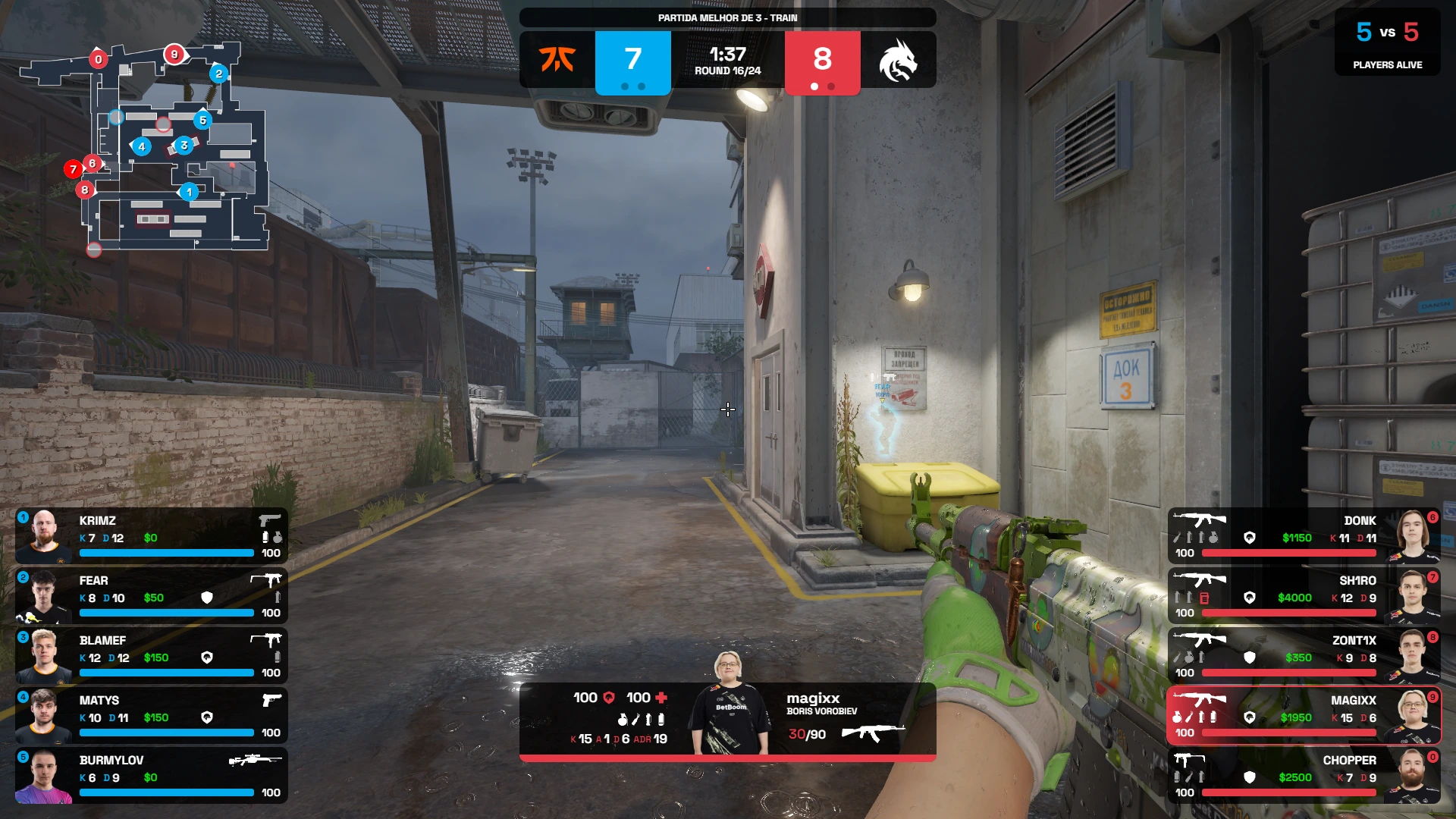Click the highlighted MAGIXX player card
This screenshot has height=819, width=1456.
click(1303, 715)
